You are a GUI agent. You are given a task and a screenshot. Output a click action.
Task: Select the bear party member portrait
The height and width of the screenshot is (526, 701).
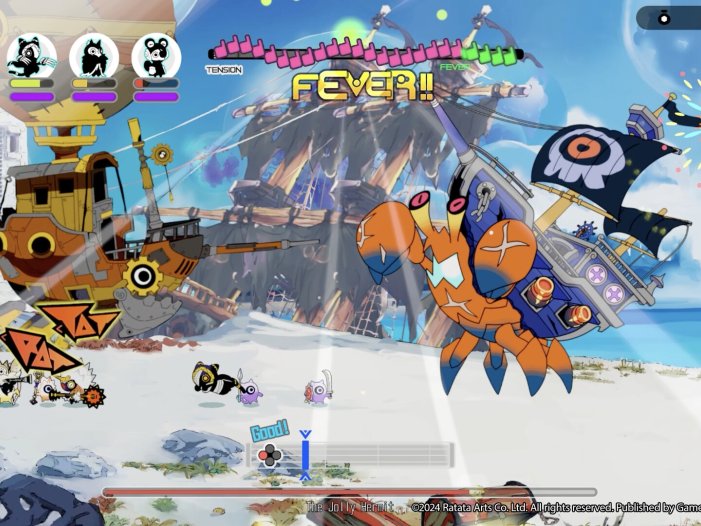(156, 56)
